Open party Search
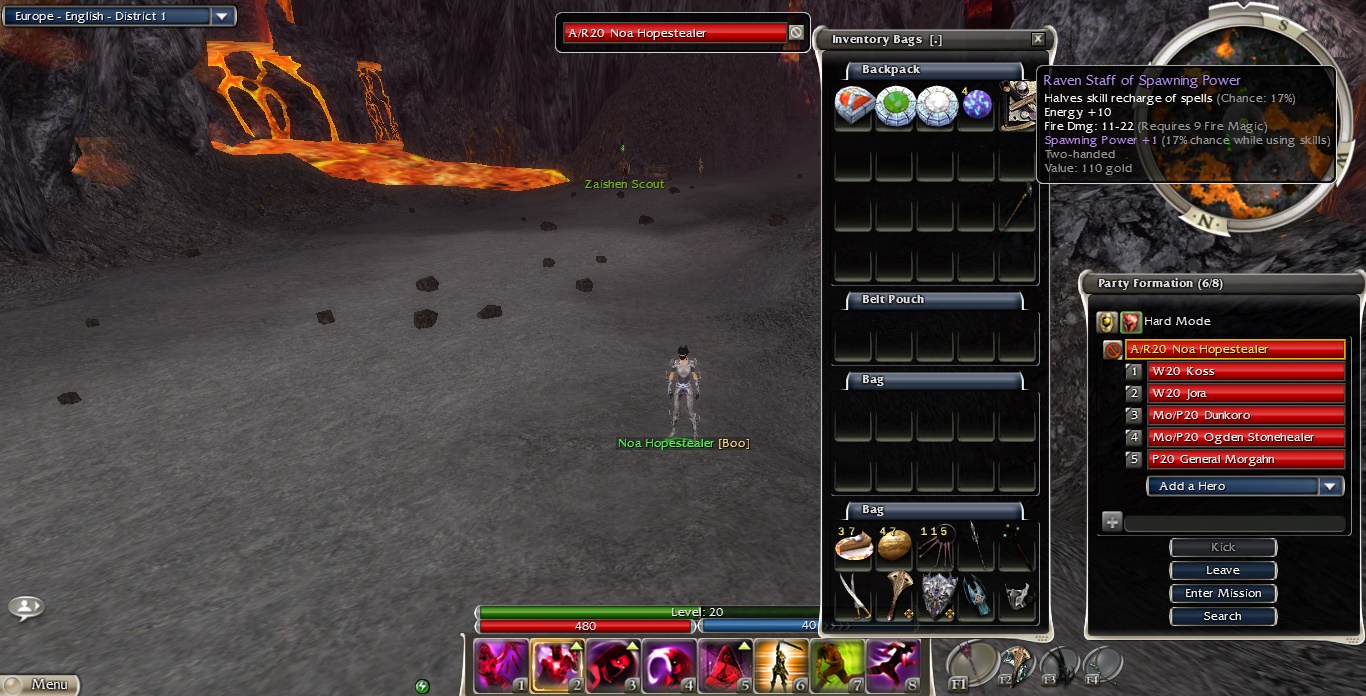1366x696 pixels. pos(1223,616)
